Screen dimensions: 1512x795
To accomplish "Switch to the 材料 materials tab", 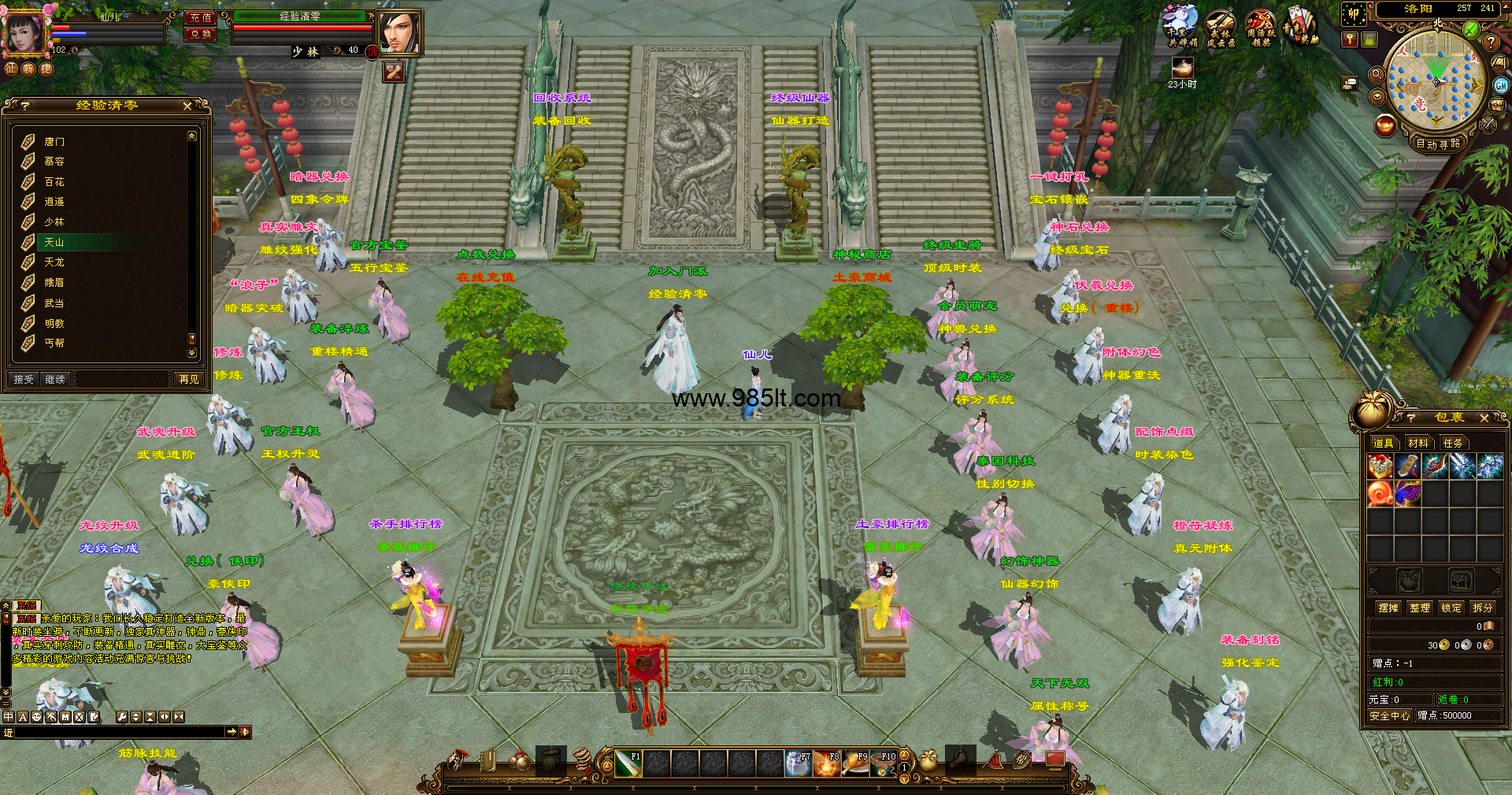I will click(x=1418, y=443).
